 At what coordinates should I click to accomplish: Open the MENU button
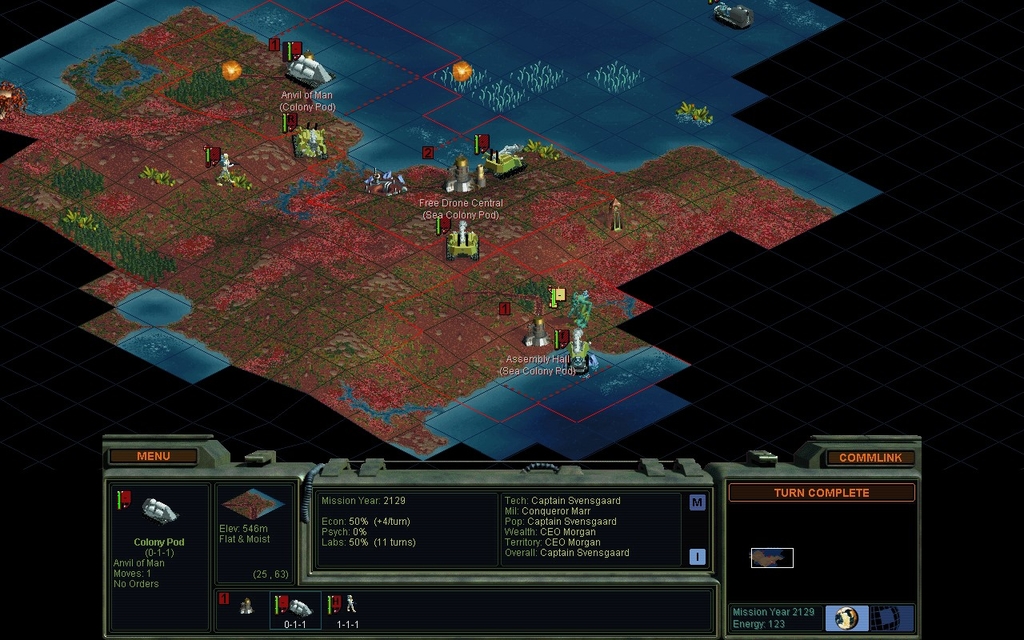coord(153,457)
